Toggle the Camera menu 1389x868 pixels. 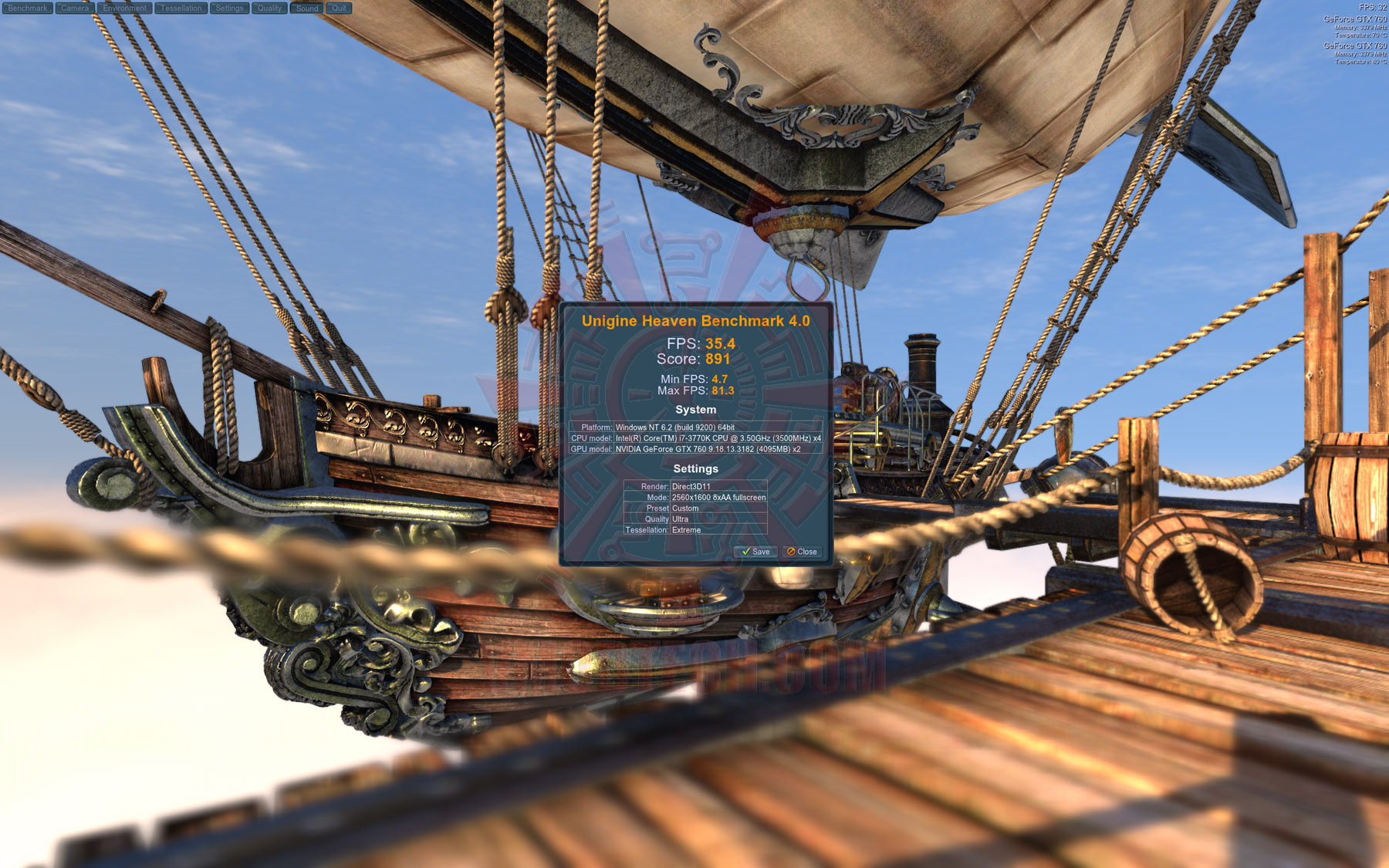(x=75, y=8)
